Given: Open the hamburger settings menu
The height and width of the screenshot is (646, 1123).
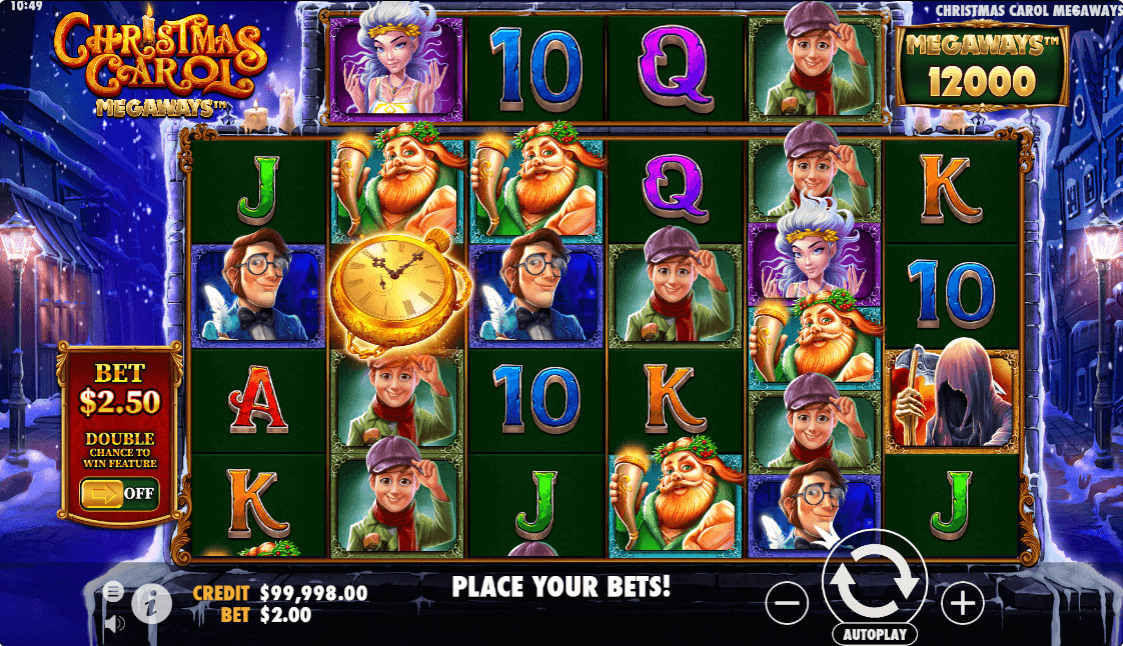Looking at the screenshot, I should coord(114,592).
